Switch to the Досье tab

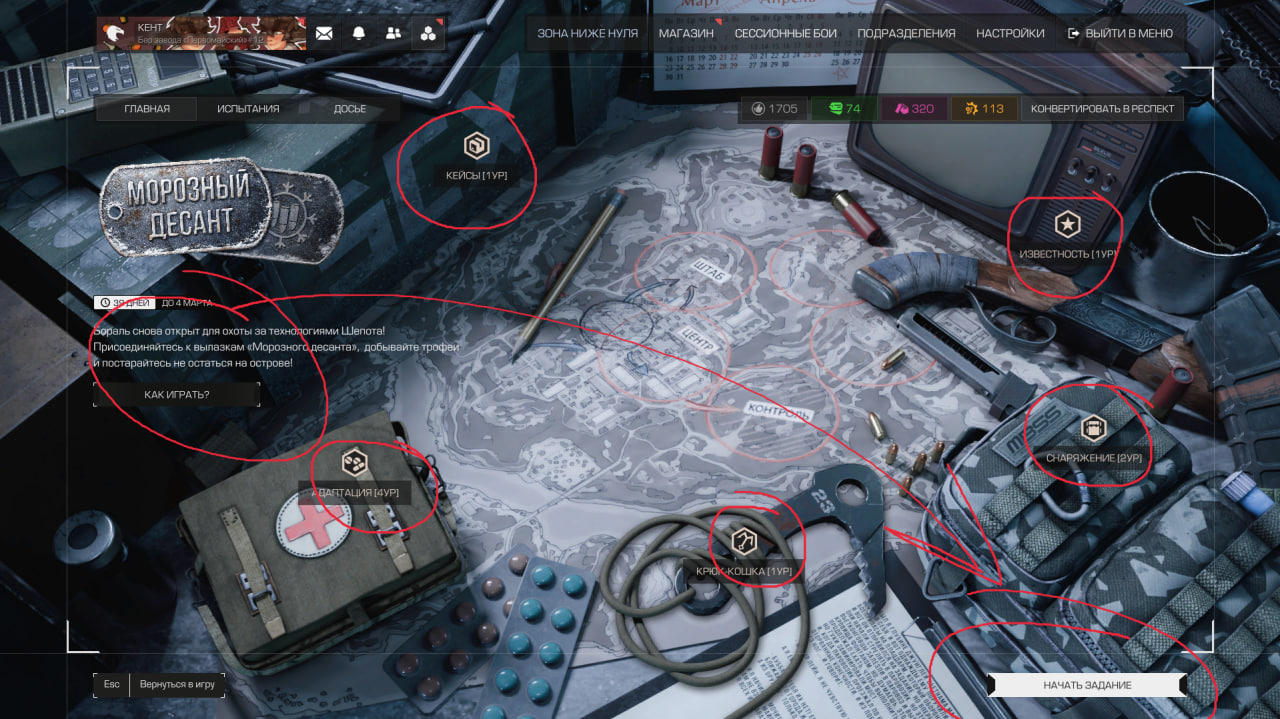[x=350, y=109]
